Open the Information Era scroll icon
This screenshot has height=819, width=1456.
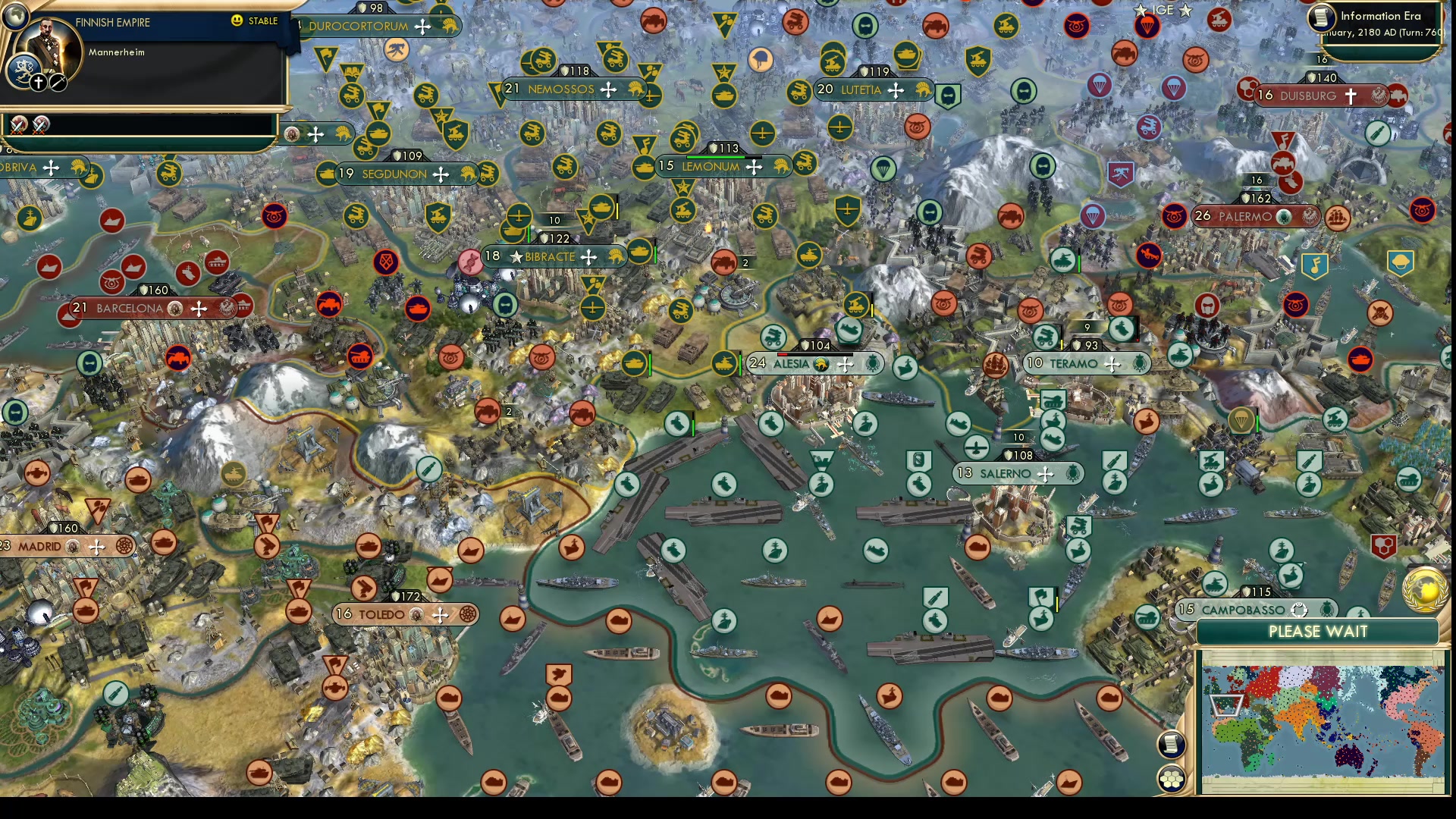click(1322, 18)
